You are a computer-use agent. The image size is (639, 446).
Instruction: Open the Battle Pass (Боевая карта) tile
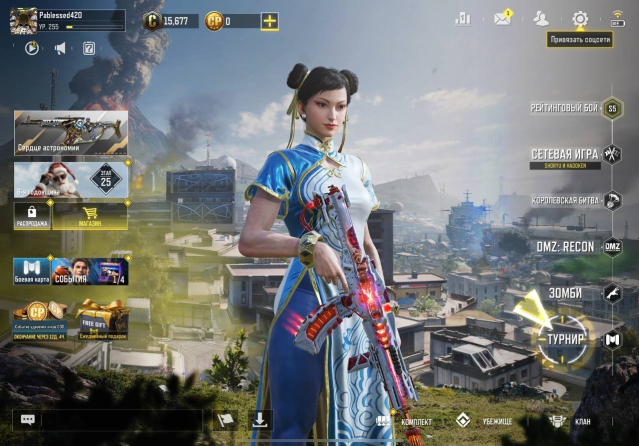click(x=31, y=271)
